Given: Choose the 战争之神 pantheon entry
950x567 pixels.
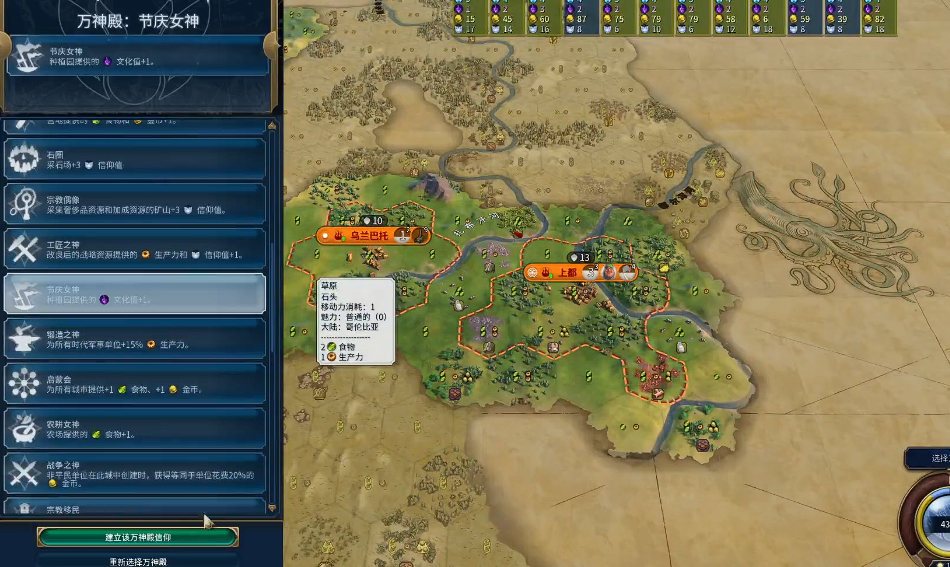Looking at the screenshot, I should click(x=135, y=473).
